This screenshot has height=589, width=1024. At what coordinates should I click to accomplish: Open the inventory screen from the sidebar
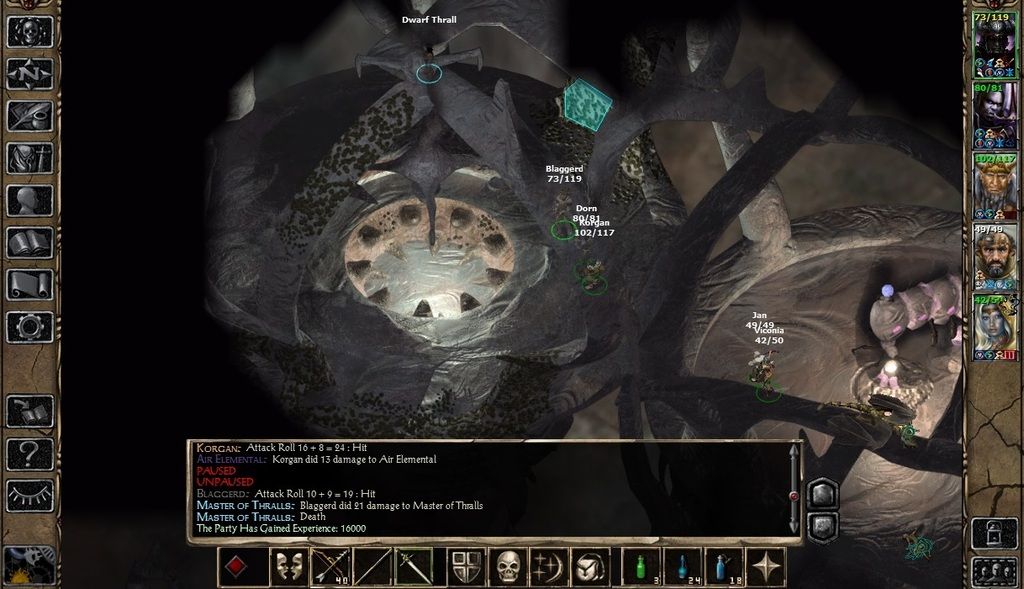pos(29,157)
